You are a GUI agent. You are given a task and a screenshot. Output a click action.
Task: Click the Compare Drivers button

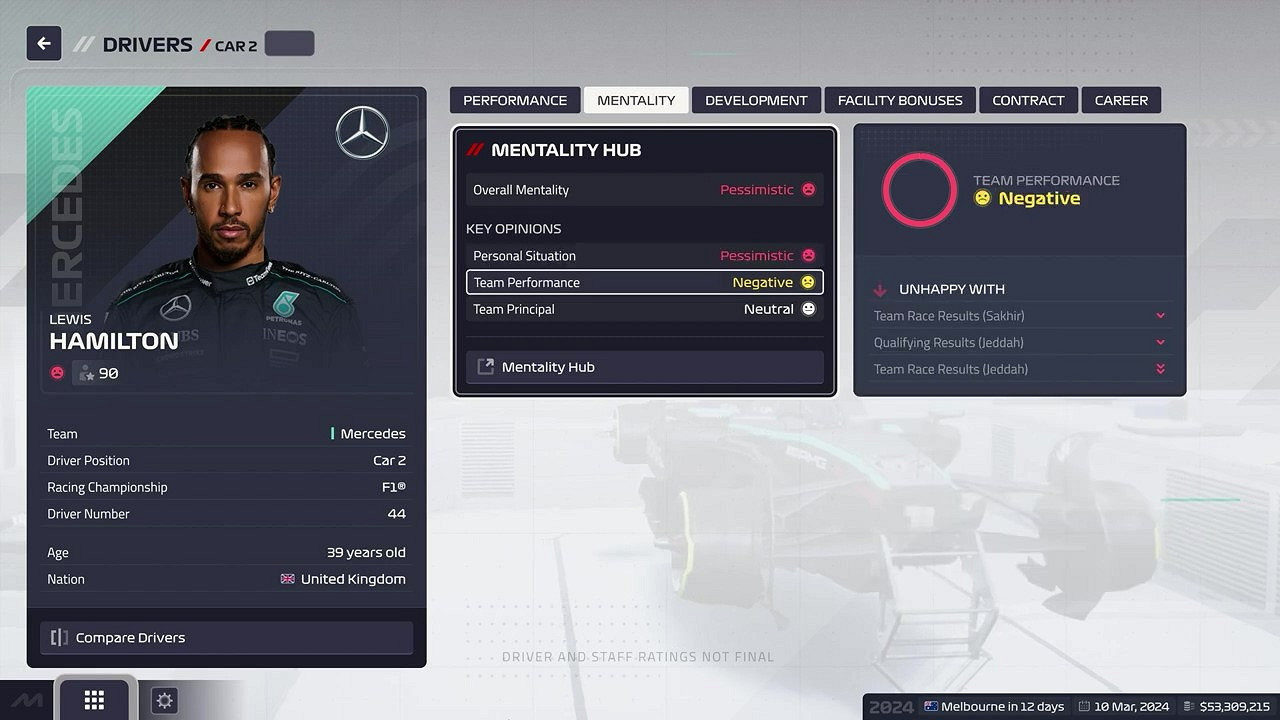tap(226, 637)
